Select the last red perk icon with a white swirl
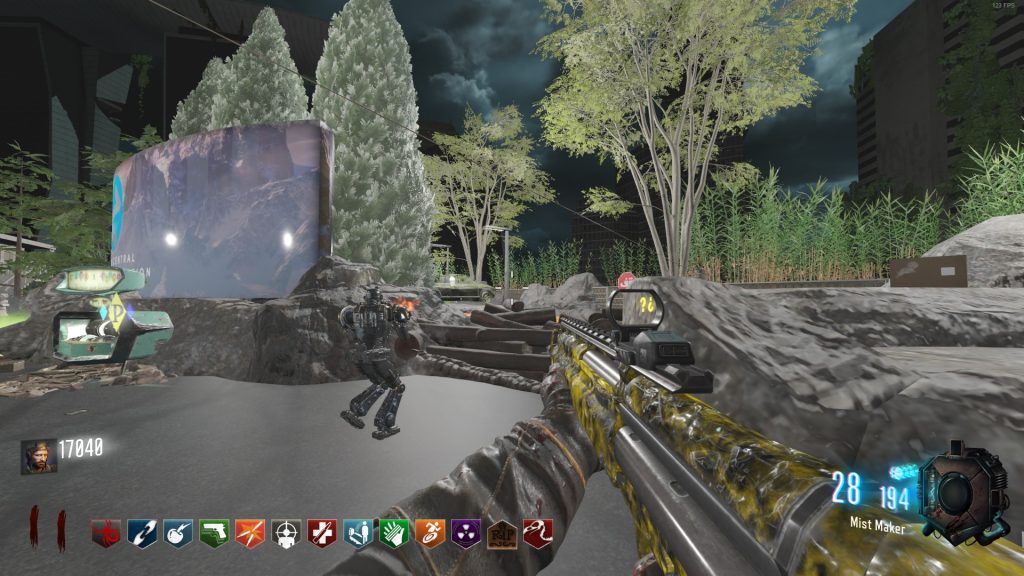The image size is (1024, 576). pos(538,533)
